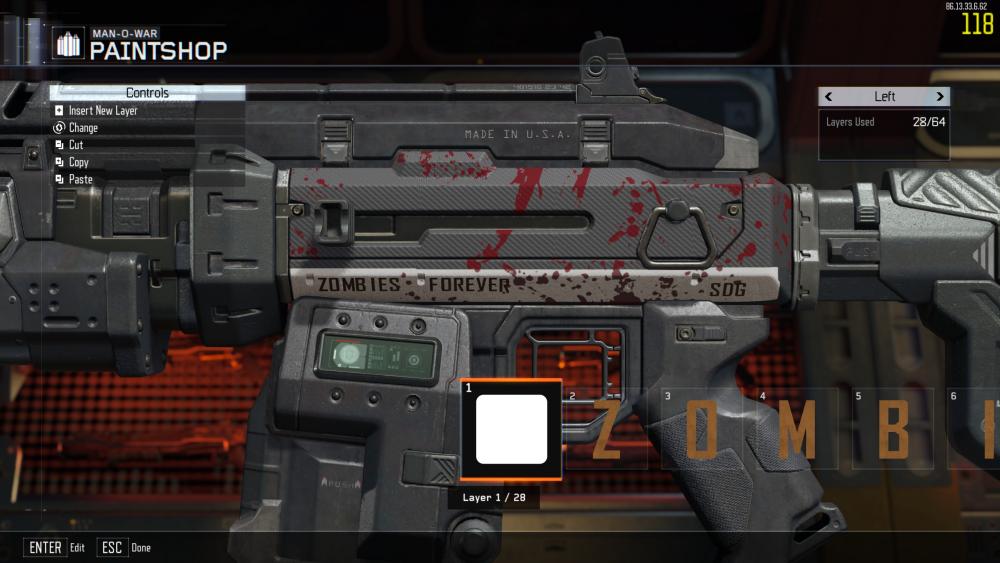Copy the current layer

pyautogui.click(x=78, y=162)
